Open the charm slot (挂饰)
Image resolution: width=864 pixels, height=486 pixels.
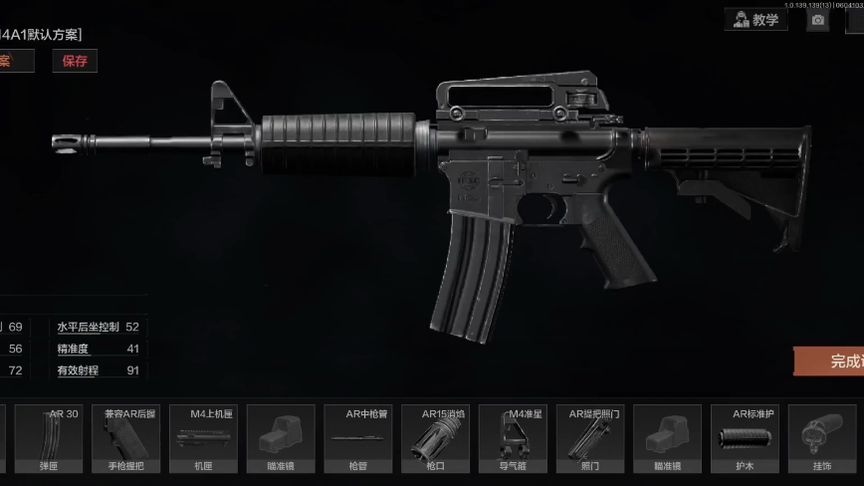point(822,439)
